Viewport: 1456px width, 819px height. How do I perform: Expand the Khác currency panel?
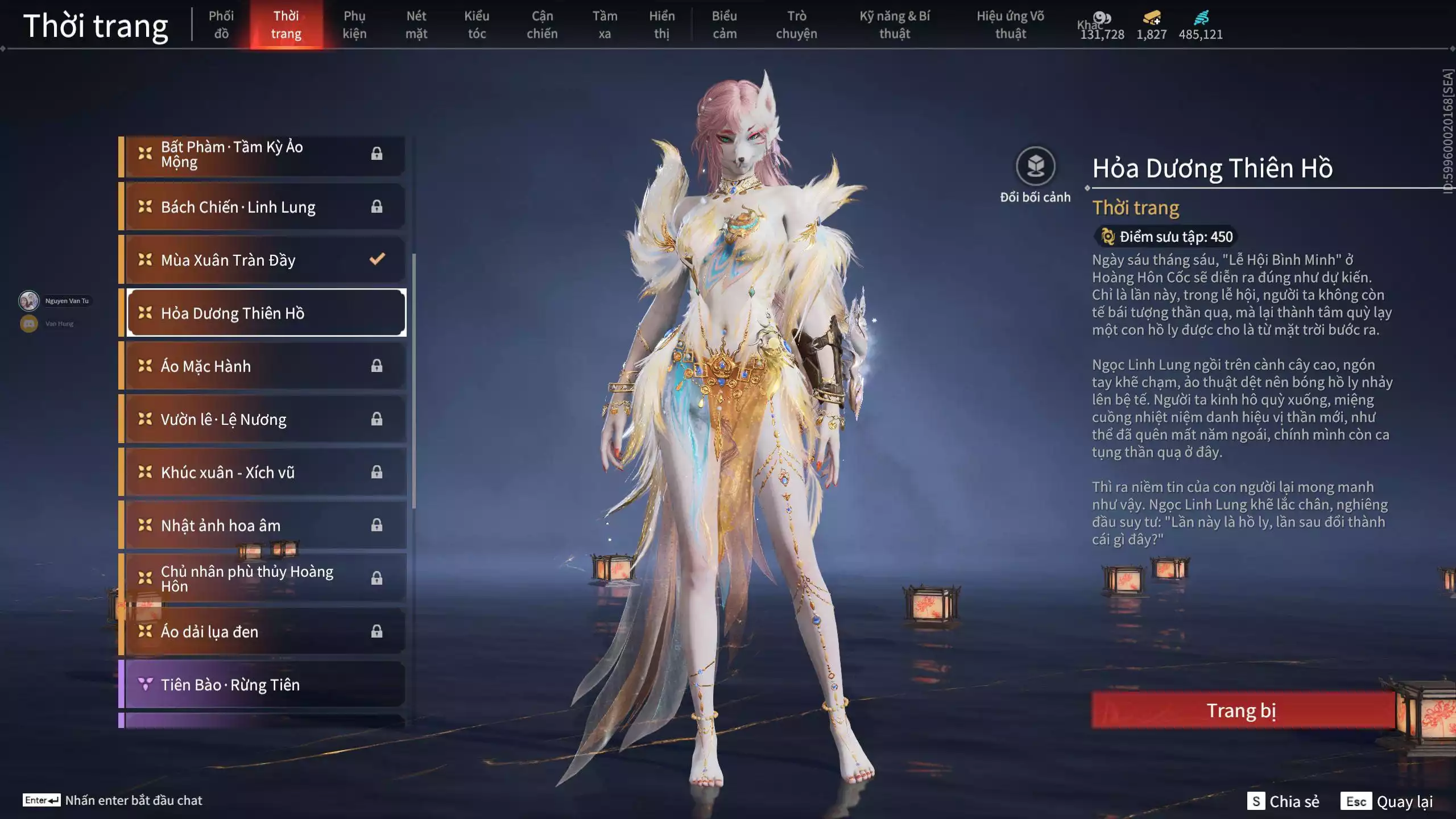[1088, 24]
